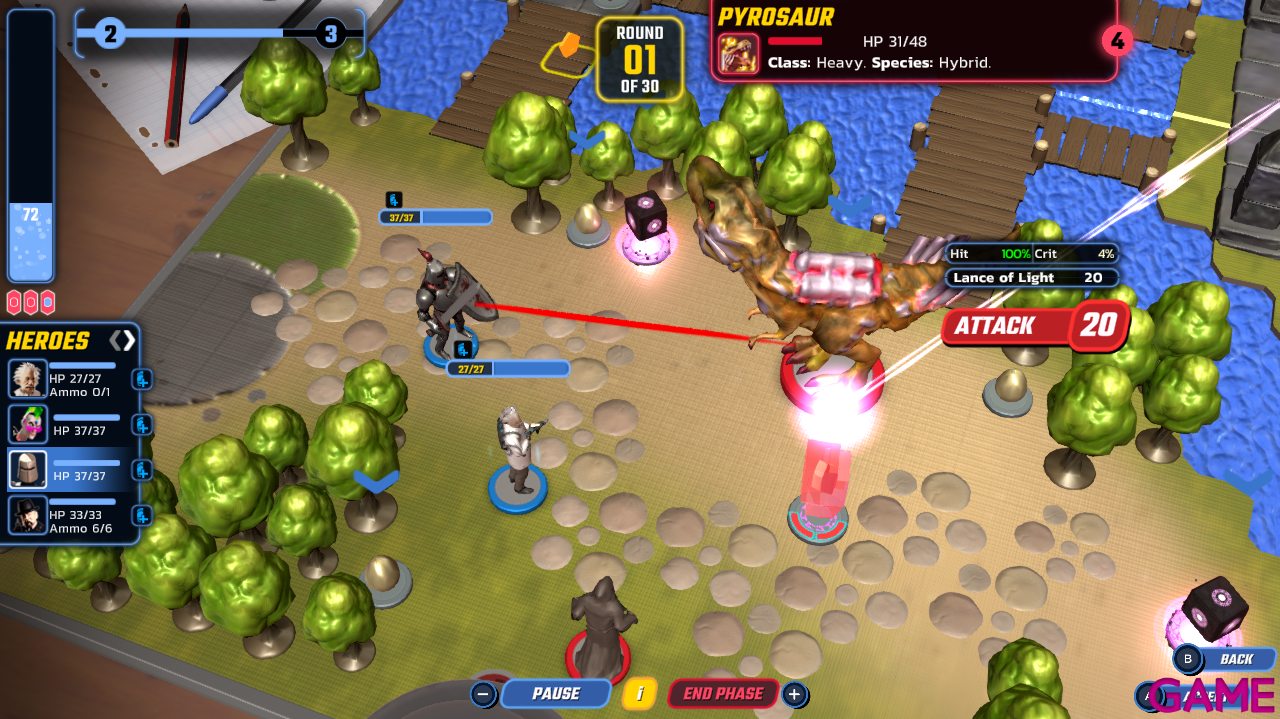End the current phase
This screenshot has height=719, width=1280.
click(723, 693)
